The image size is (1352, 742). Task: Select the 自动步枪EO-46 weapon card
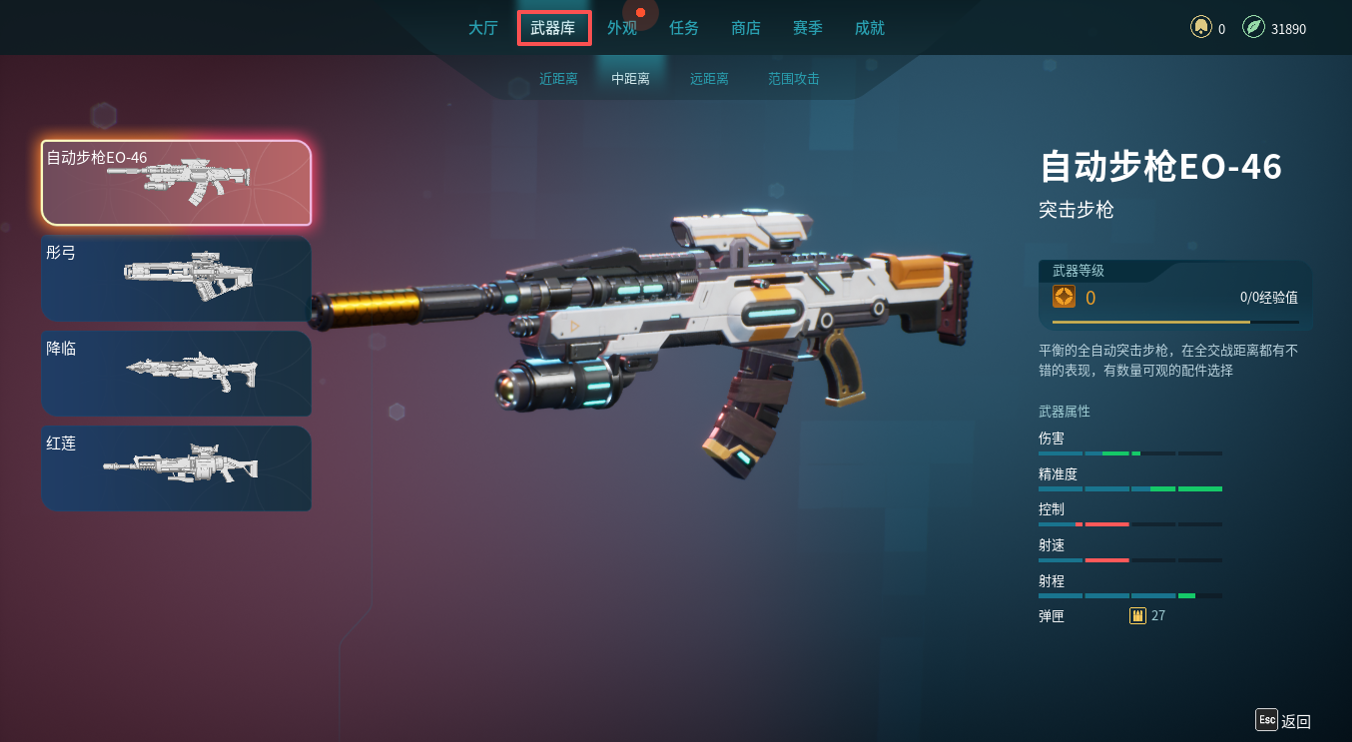coord(176,183)
